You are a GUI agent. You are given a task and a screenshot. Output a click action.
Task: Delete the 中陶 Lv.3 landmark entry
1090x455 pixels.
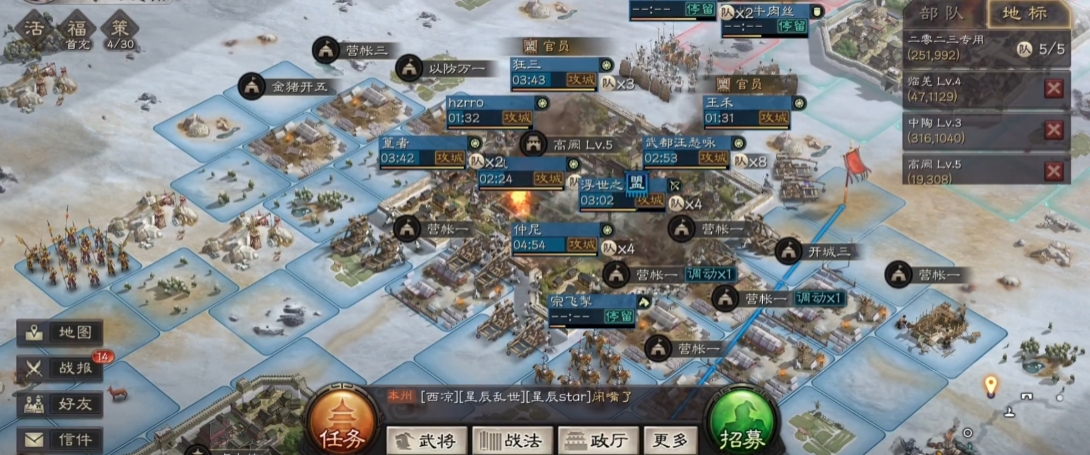(1053, 130)
